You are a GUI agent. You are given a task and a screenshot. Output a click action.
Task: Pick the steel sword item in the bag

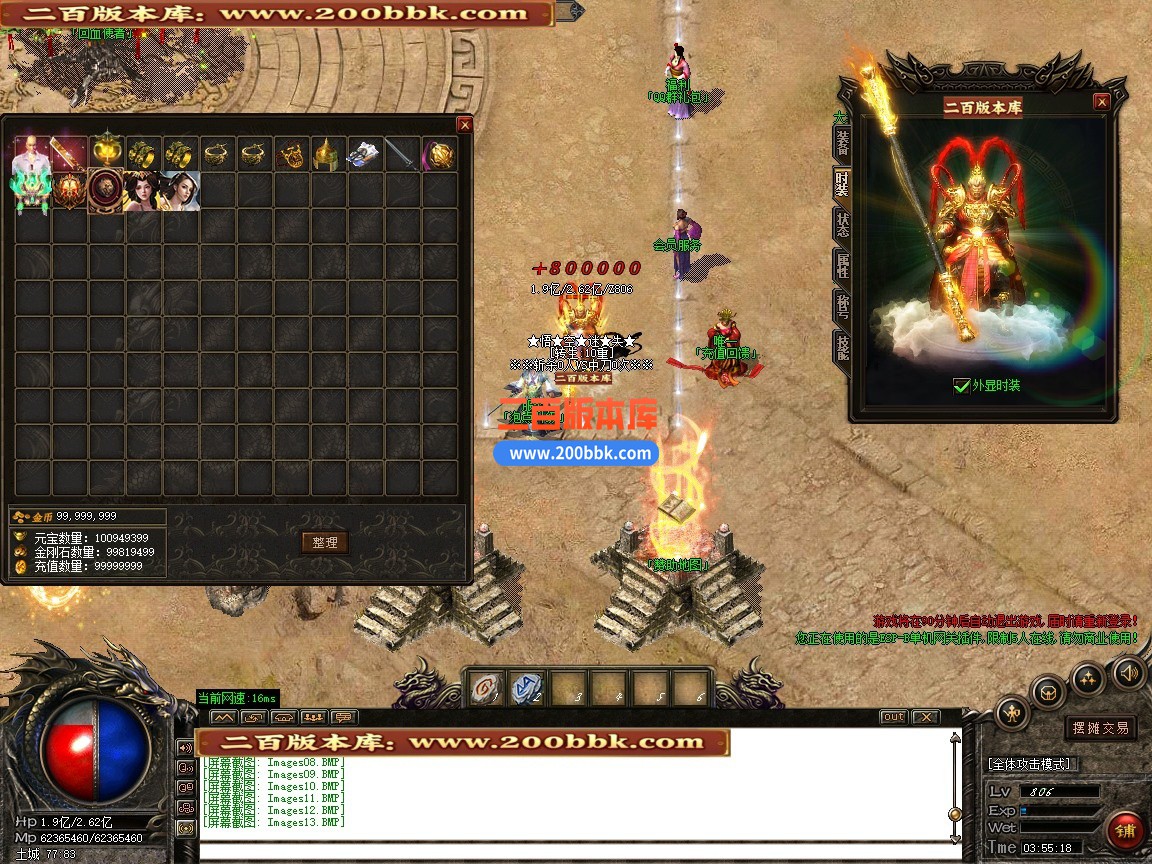pos(402,154)
